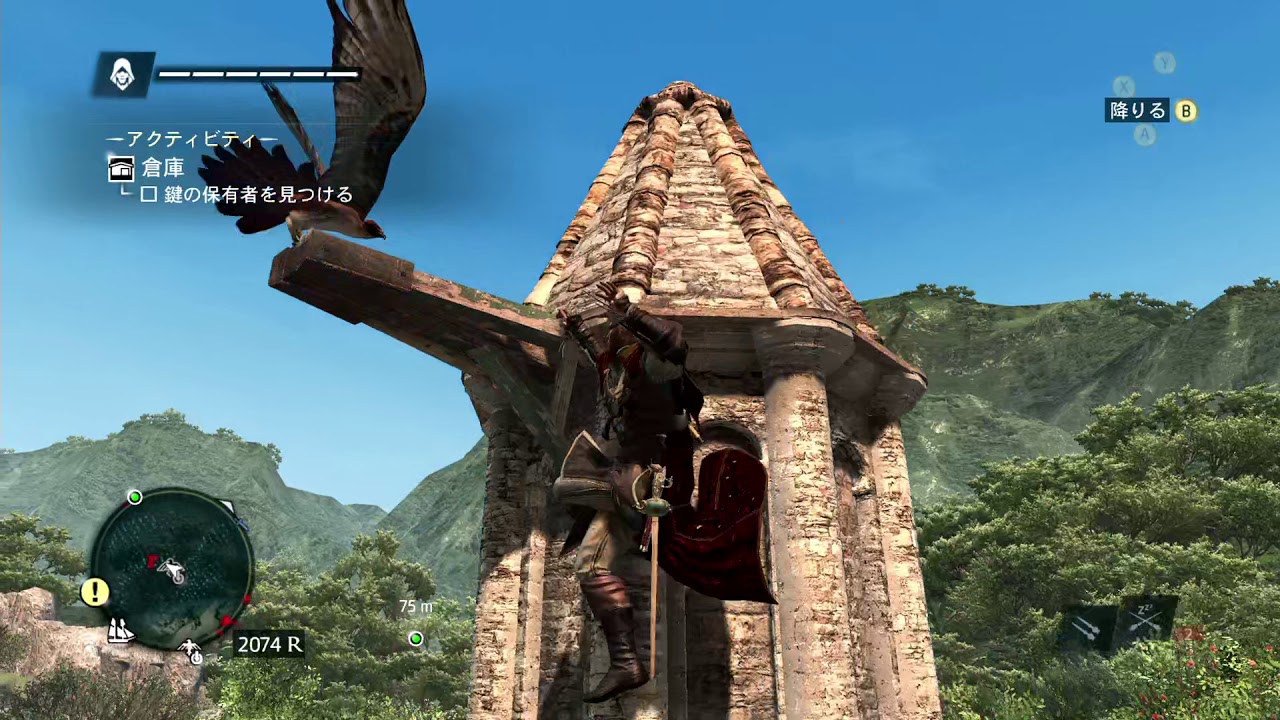Select the green waypoint marker showing 75 m

coord(416,638)
